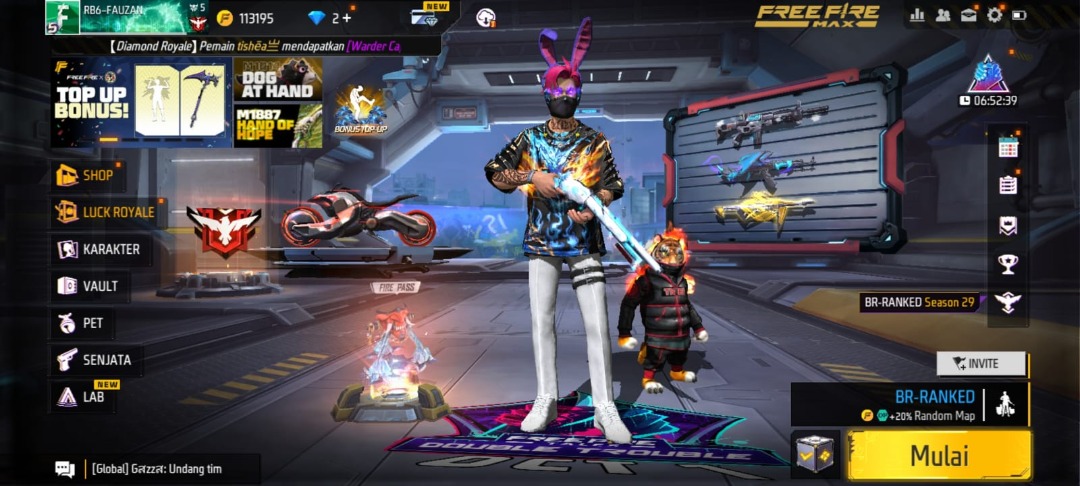Screen dimensions: 1080x486
Task: Invite a friend with the INVITE button
Action: [x=981, y=363]
